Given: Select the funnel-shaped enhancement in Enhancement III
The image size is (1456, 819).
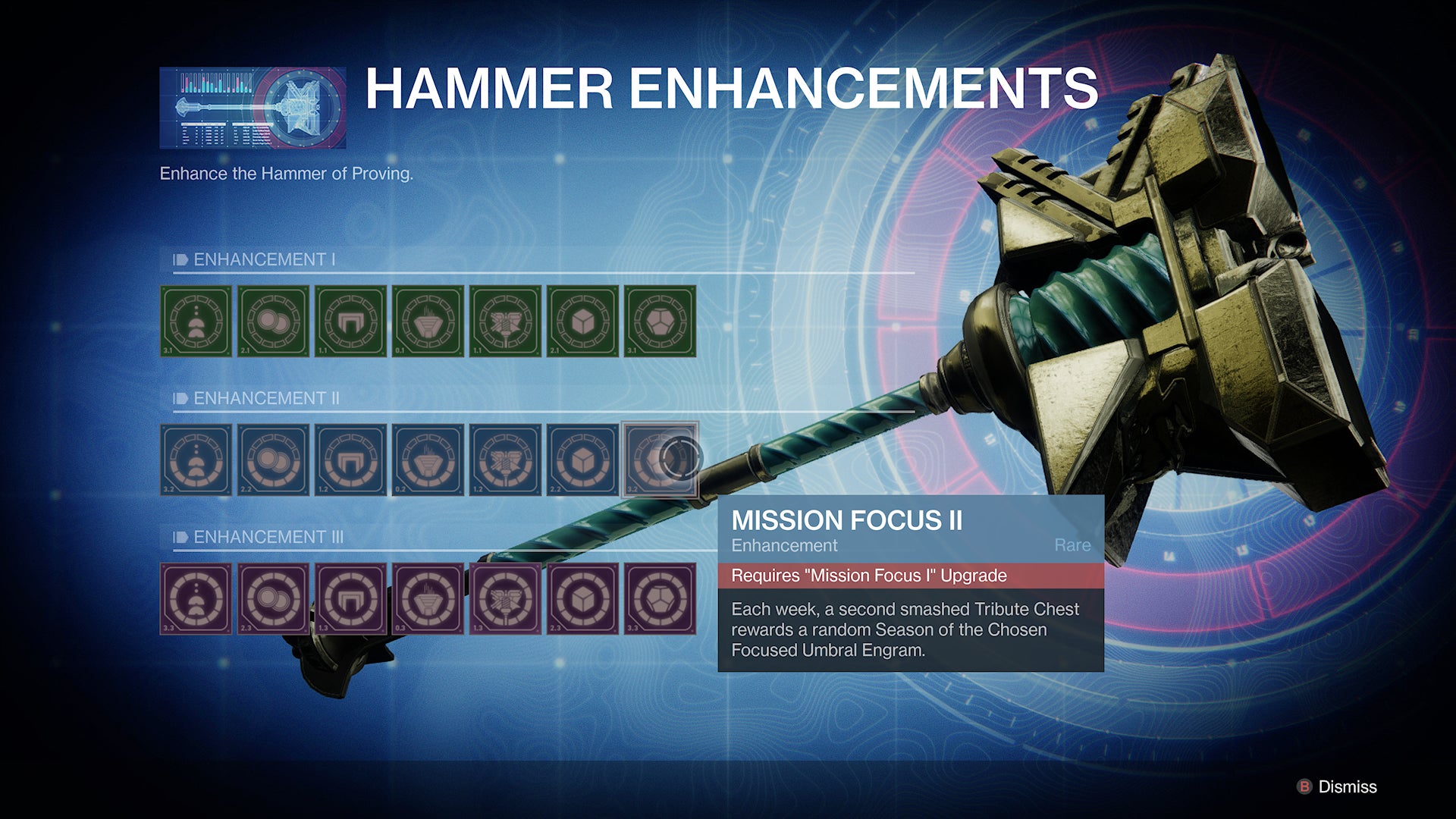Looking at the screenshot, I should (428, 599).
